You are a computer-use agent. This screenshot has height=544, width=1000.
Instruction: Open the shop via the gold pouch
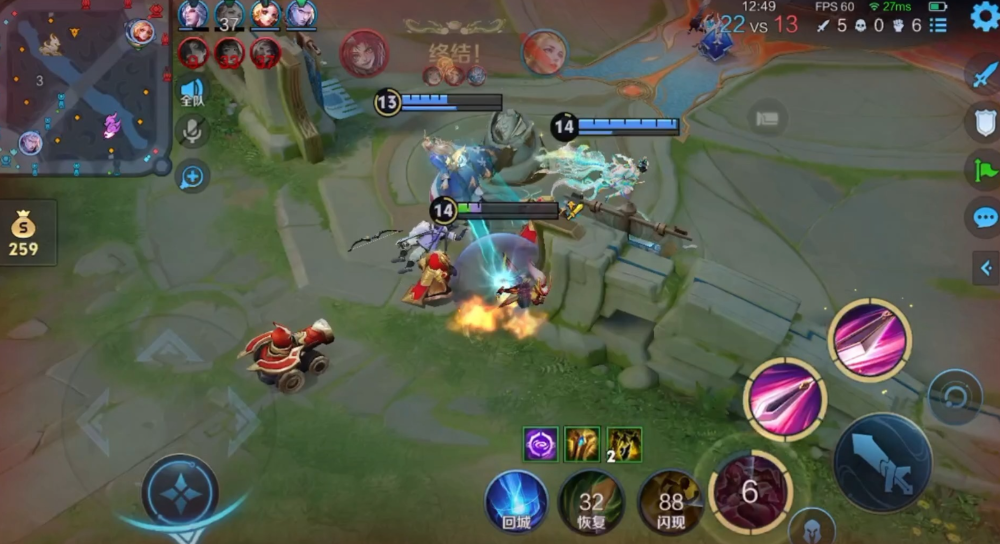pyautogui.click(x=23, y=234)
